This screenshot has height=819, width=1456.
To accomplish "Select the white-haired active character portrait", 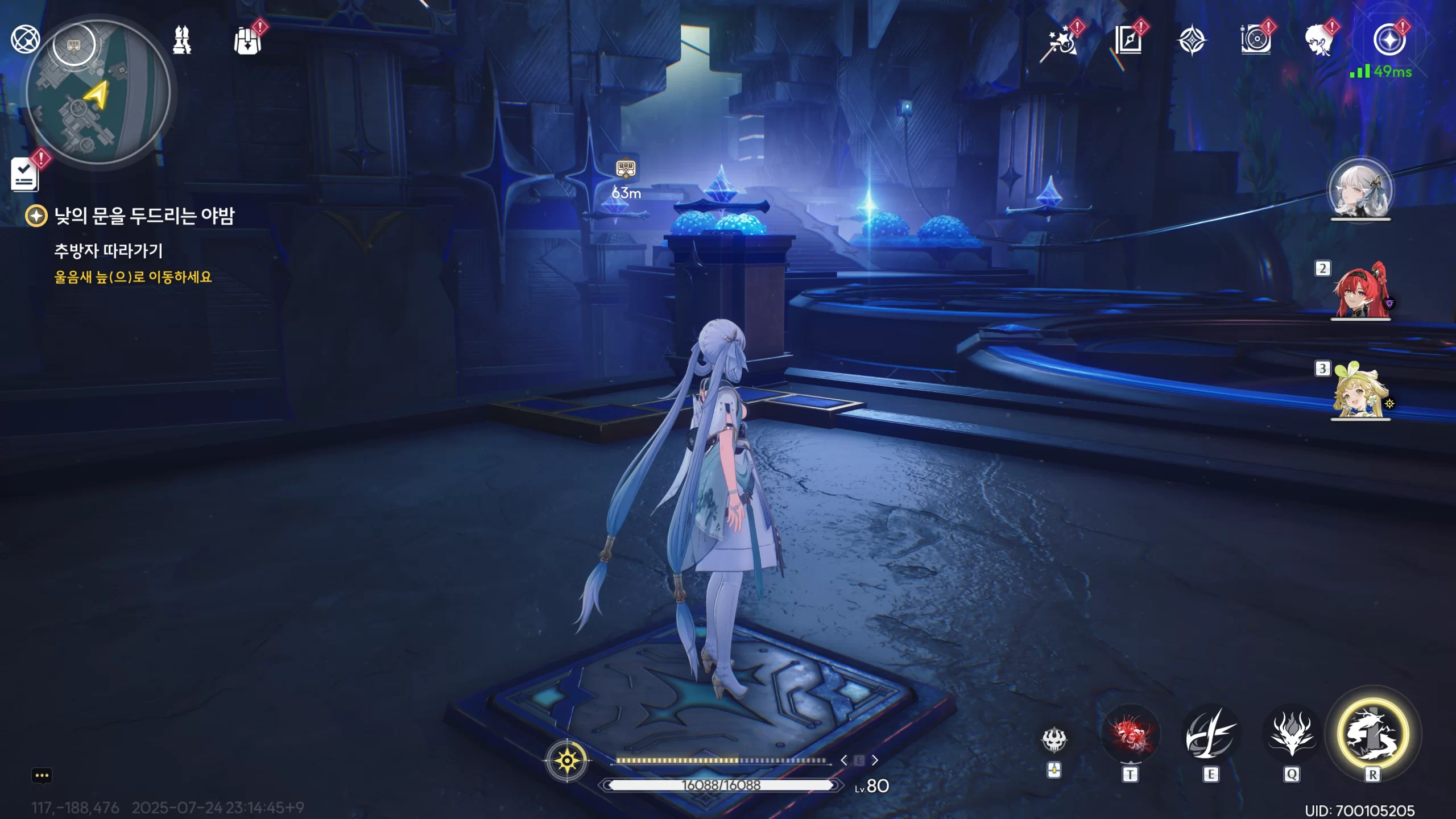I will [1360, 190].
